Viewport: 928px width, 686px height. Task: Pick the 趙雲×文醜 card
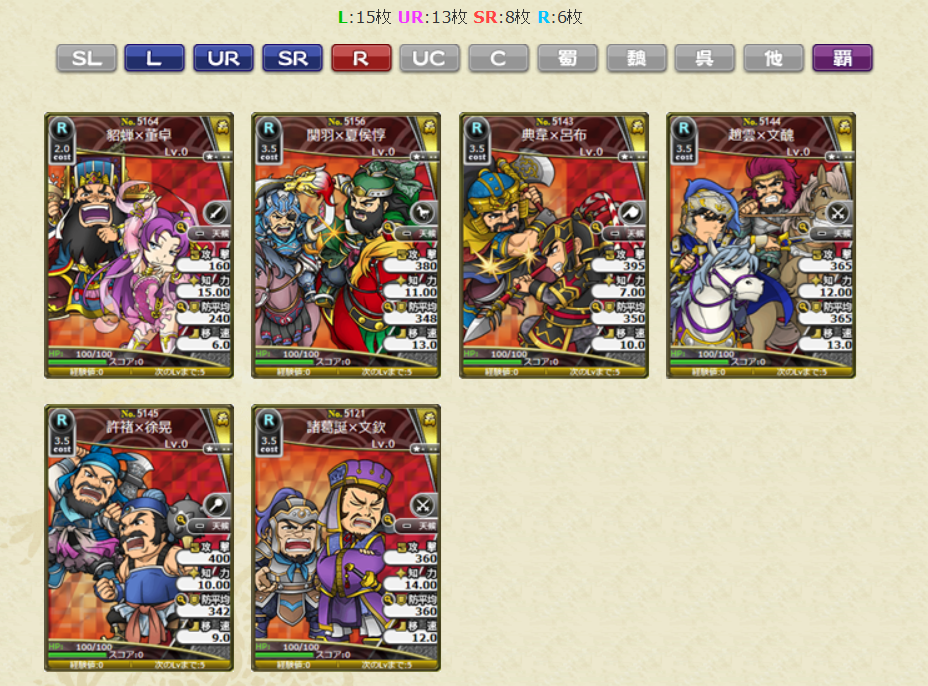click(761, 245)
